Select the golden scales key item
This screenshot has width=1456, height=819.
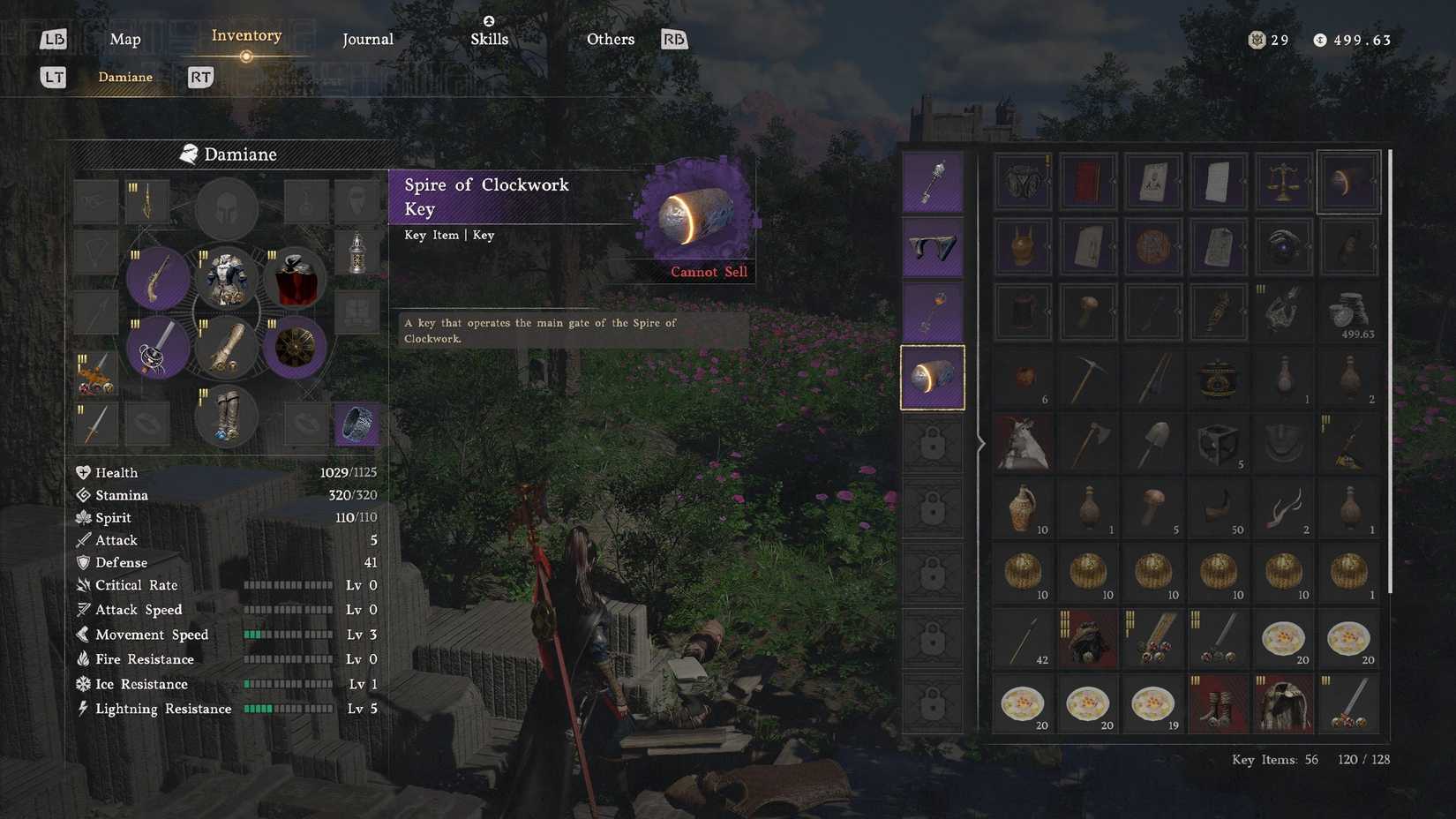(1283, 182)
